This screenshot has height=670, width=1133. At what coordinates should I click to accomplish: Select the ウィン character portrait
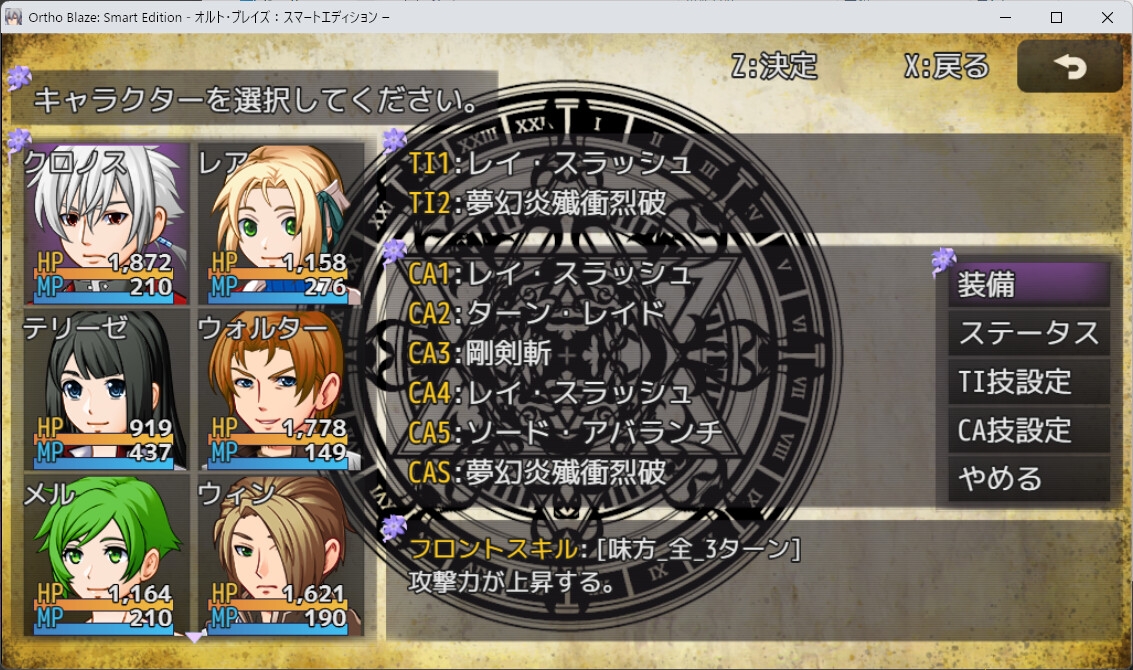click(279, 555)
